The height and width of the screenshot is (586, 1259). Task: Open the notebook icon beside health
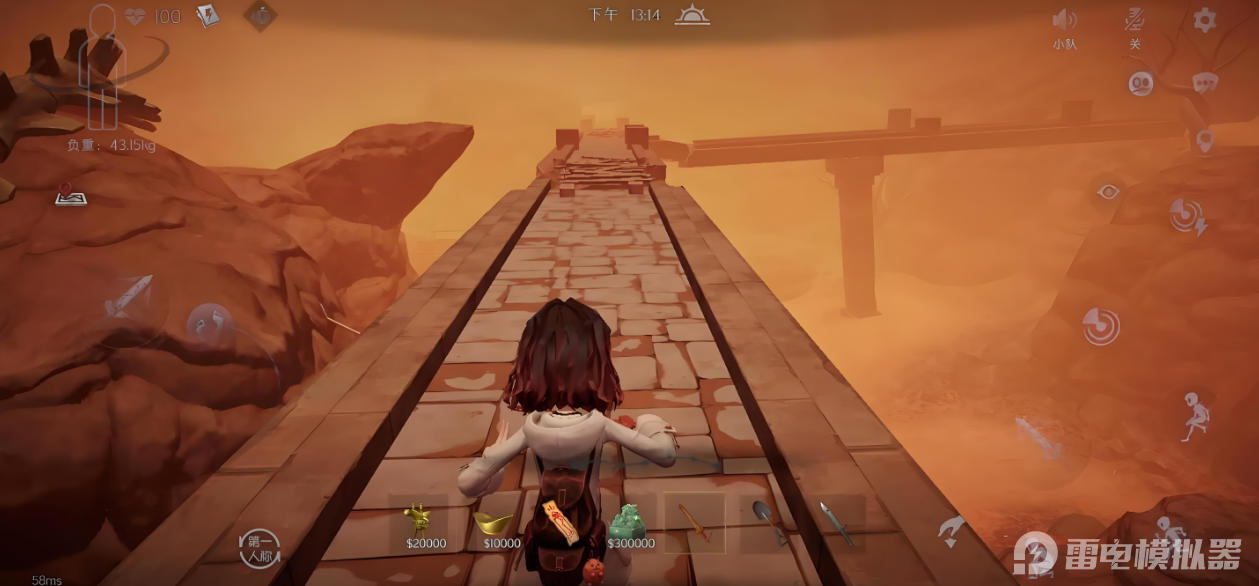click(x=207, y=16)
